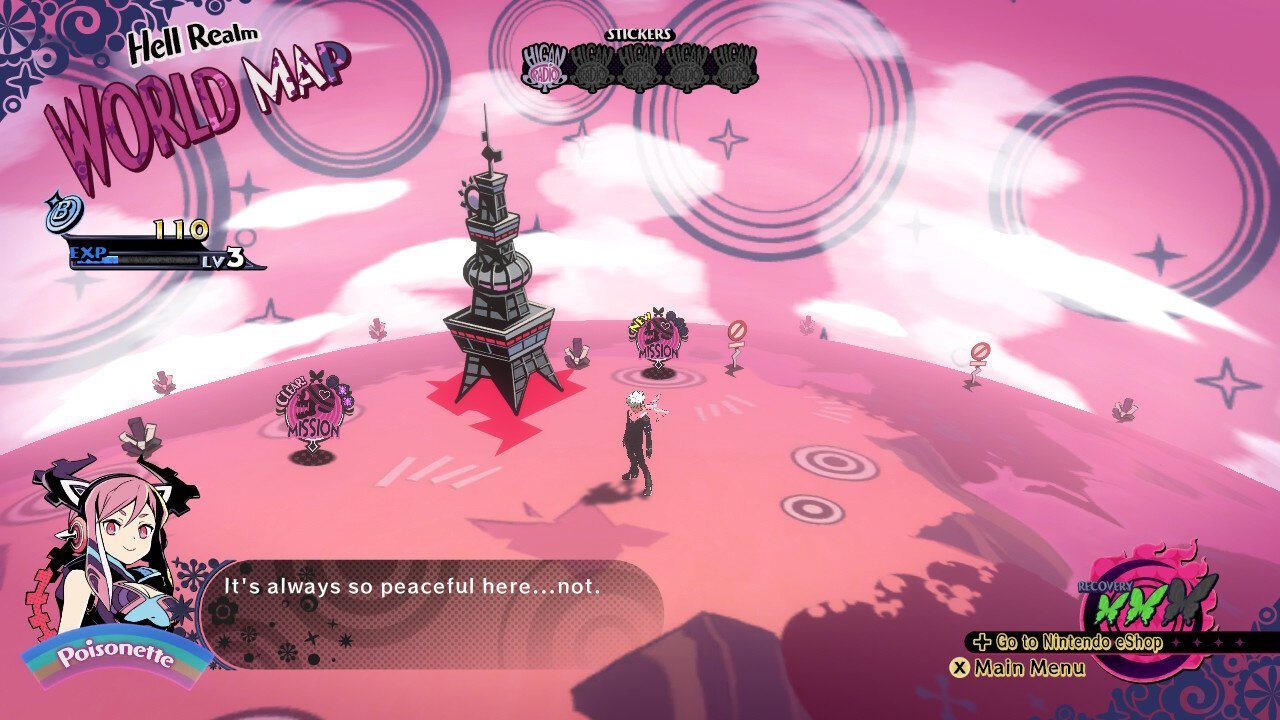The height and width of the screenshot is (720, 1280).
Task: Select the NEW mission marker
Action: [x=657, y=340]
